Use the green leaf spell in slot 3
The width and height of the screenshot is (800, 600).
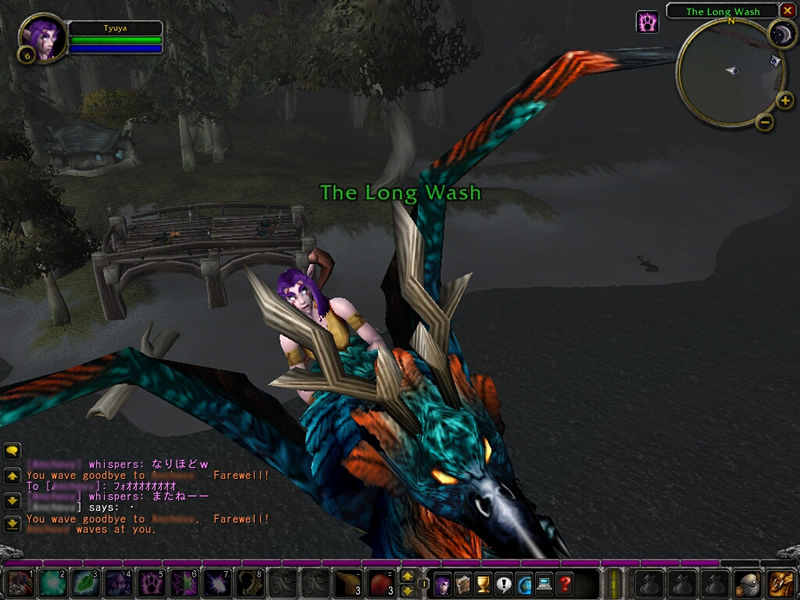[x=86, y=583]
